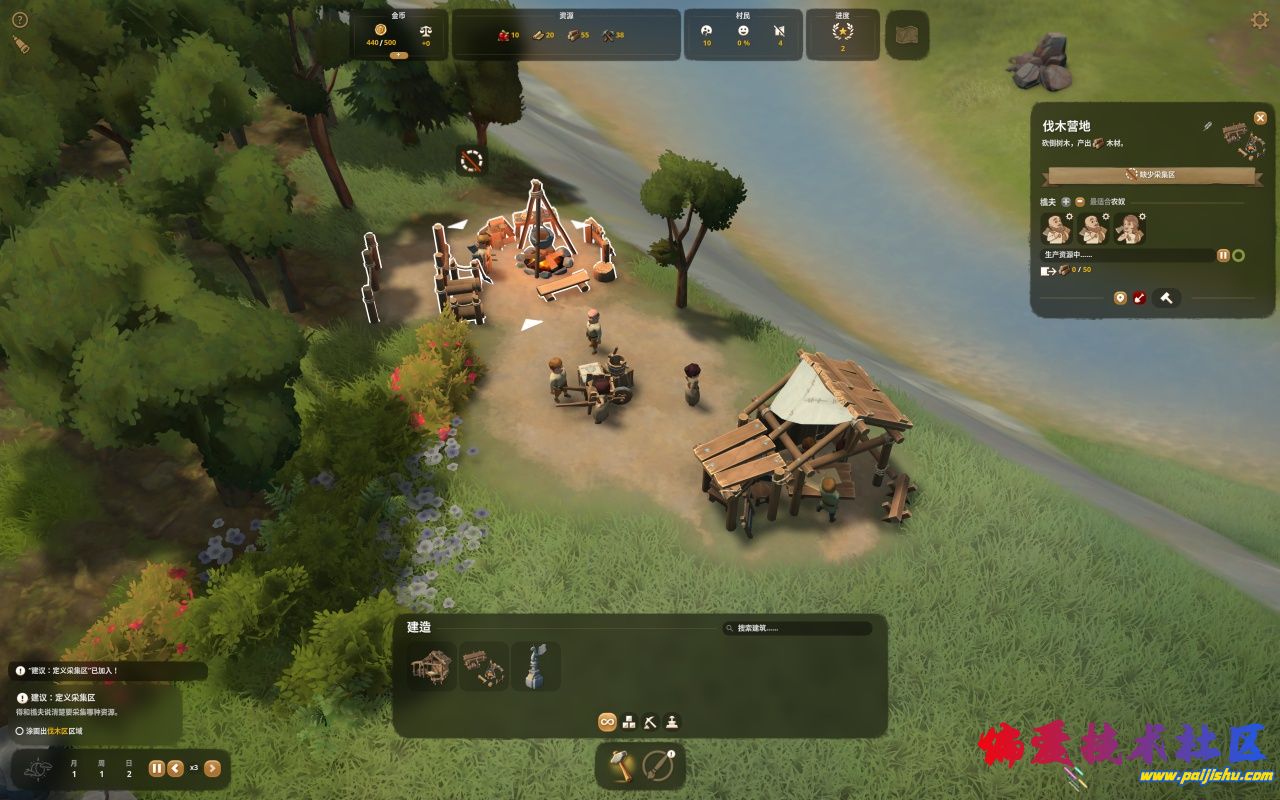Screen dimensions: 1280x800
Task: Select the infinity all-buildings category tab
Action: (x=607, y=721)
